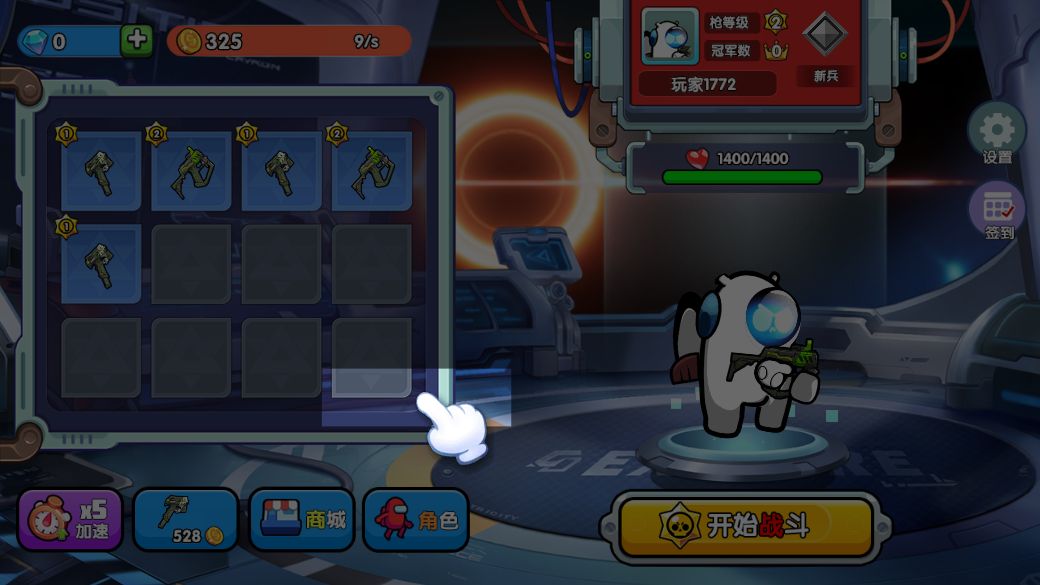Open 设置 settings gear

[997, 133]
